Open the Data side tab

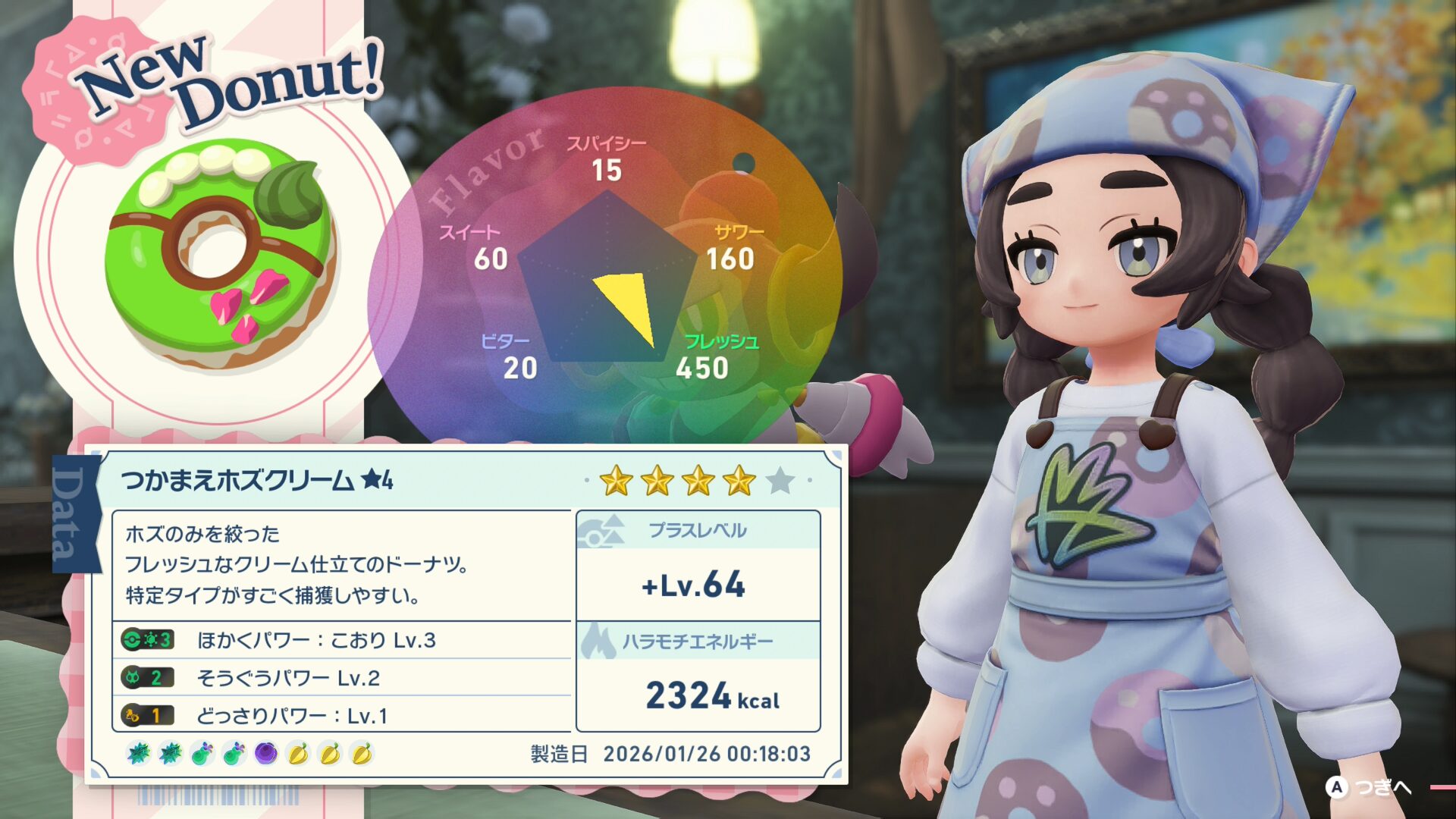coord(75,513)
